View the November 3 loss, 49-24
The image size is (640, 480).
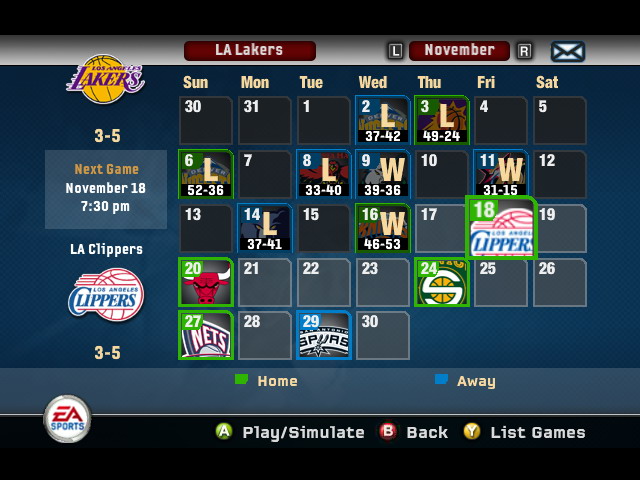click(x=442, y=121)
